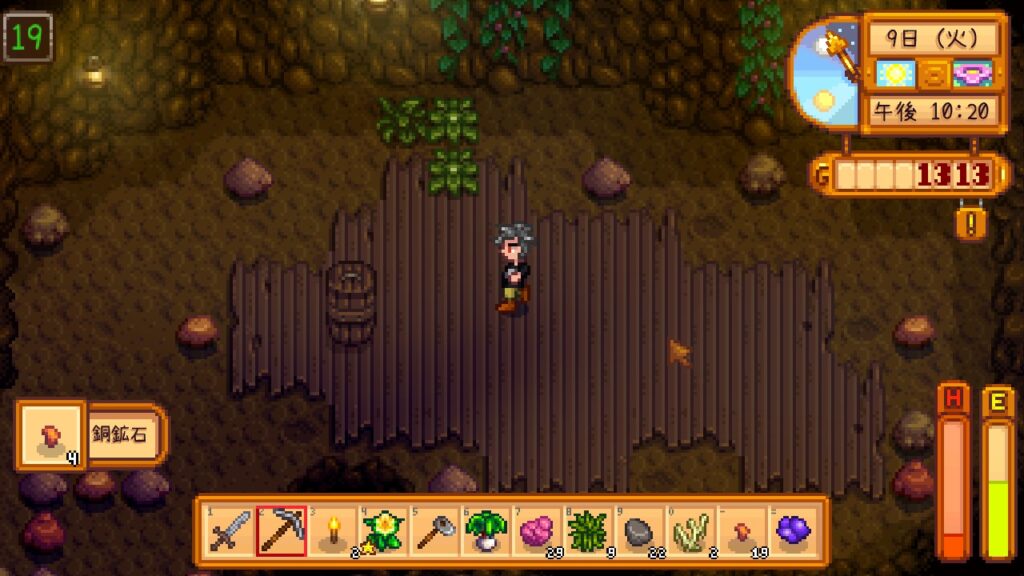The image size is (1024, 576).
Task: Select the yellow flower hotbar slot
Action: [x=383, y=530]
